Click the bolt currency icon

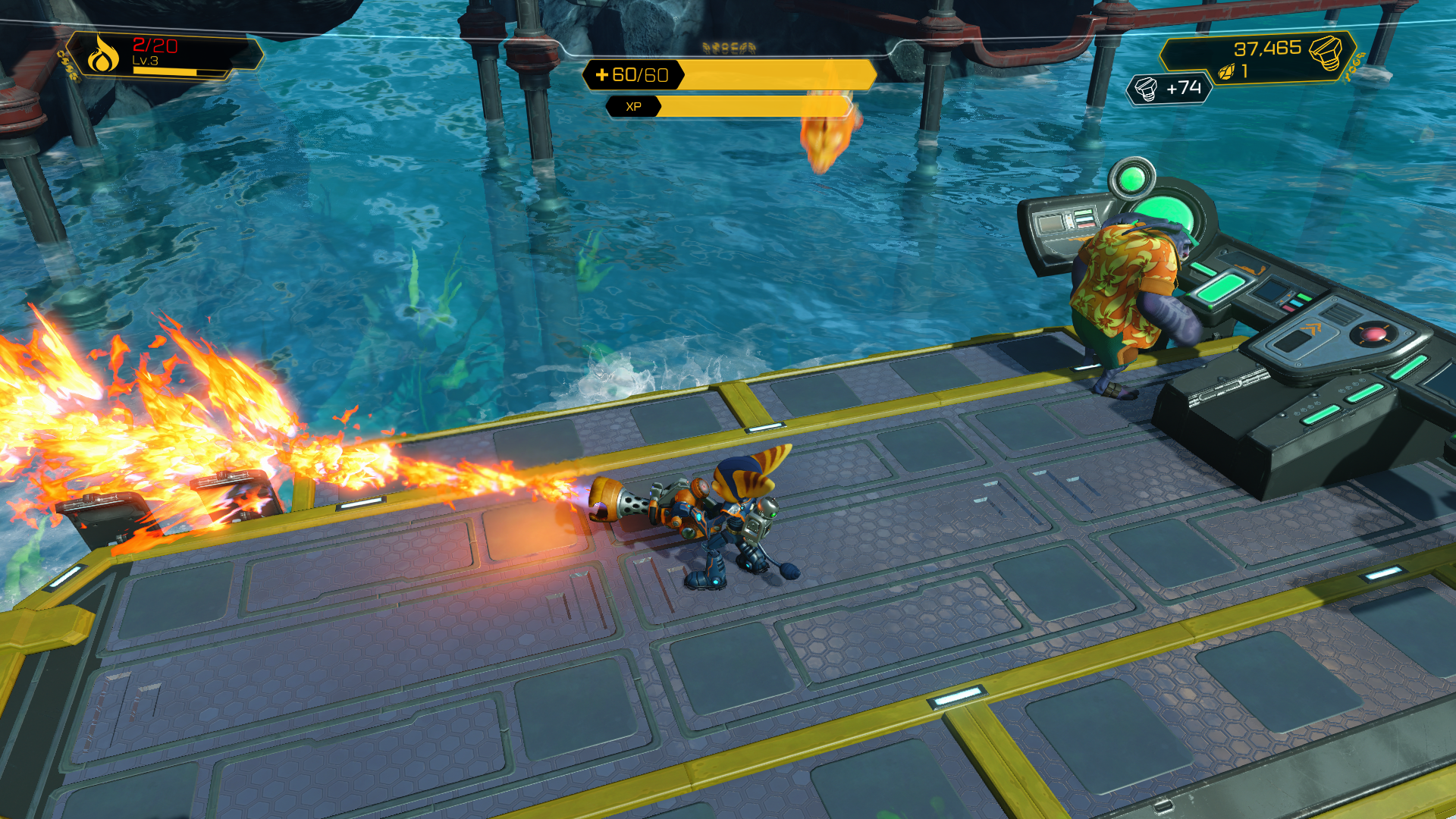1326,52
